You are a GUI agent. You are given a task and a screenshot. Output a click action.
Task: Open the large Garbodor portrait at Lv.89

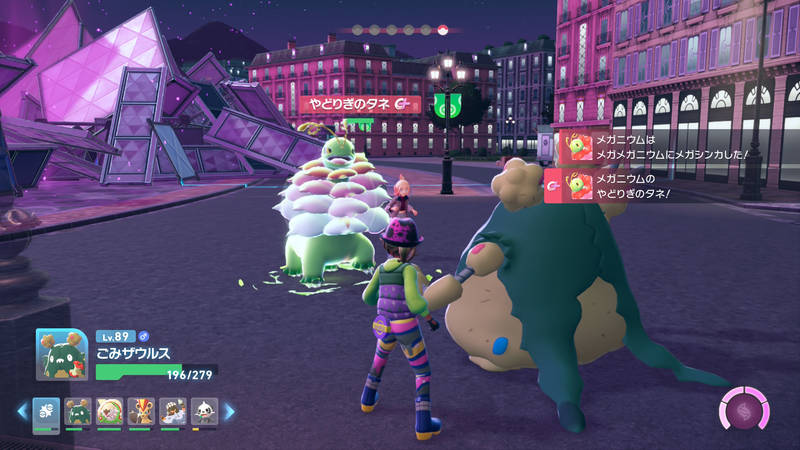pyautogui.click(x=61, y=355)
